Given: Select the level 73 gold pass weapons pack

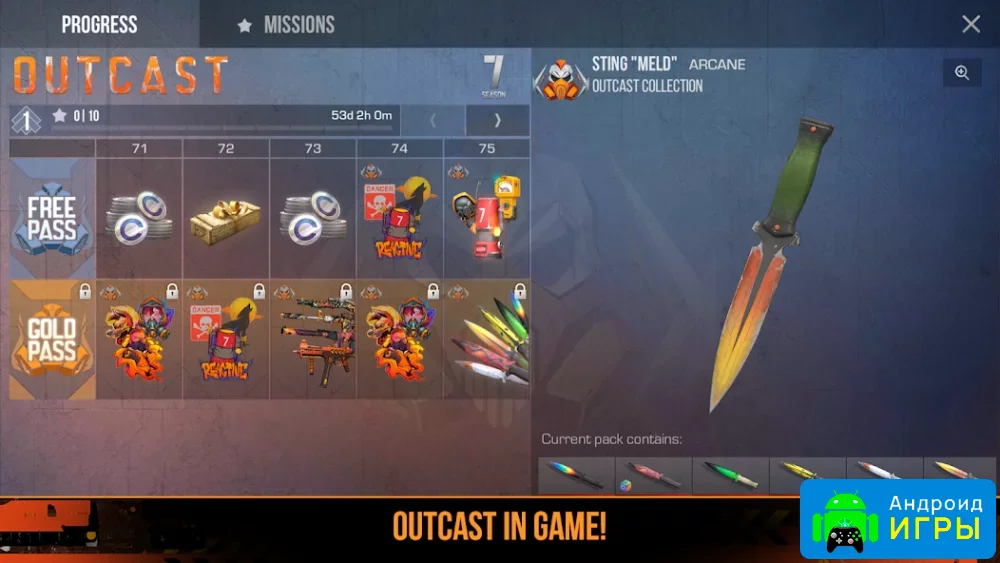Looking at the screenshot, I should pos(313,340).
